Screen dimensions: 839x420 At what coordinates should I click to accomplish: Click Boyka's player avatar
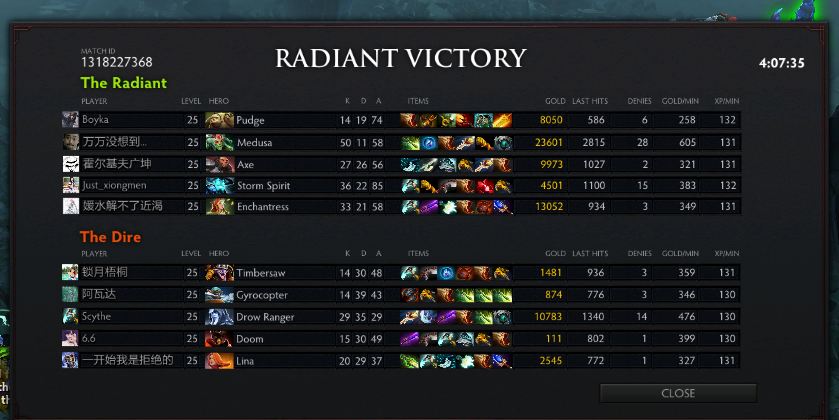pos(70,120)
